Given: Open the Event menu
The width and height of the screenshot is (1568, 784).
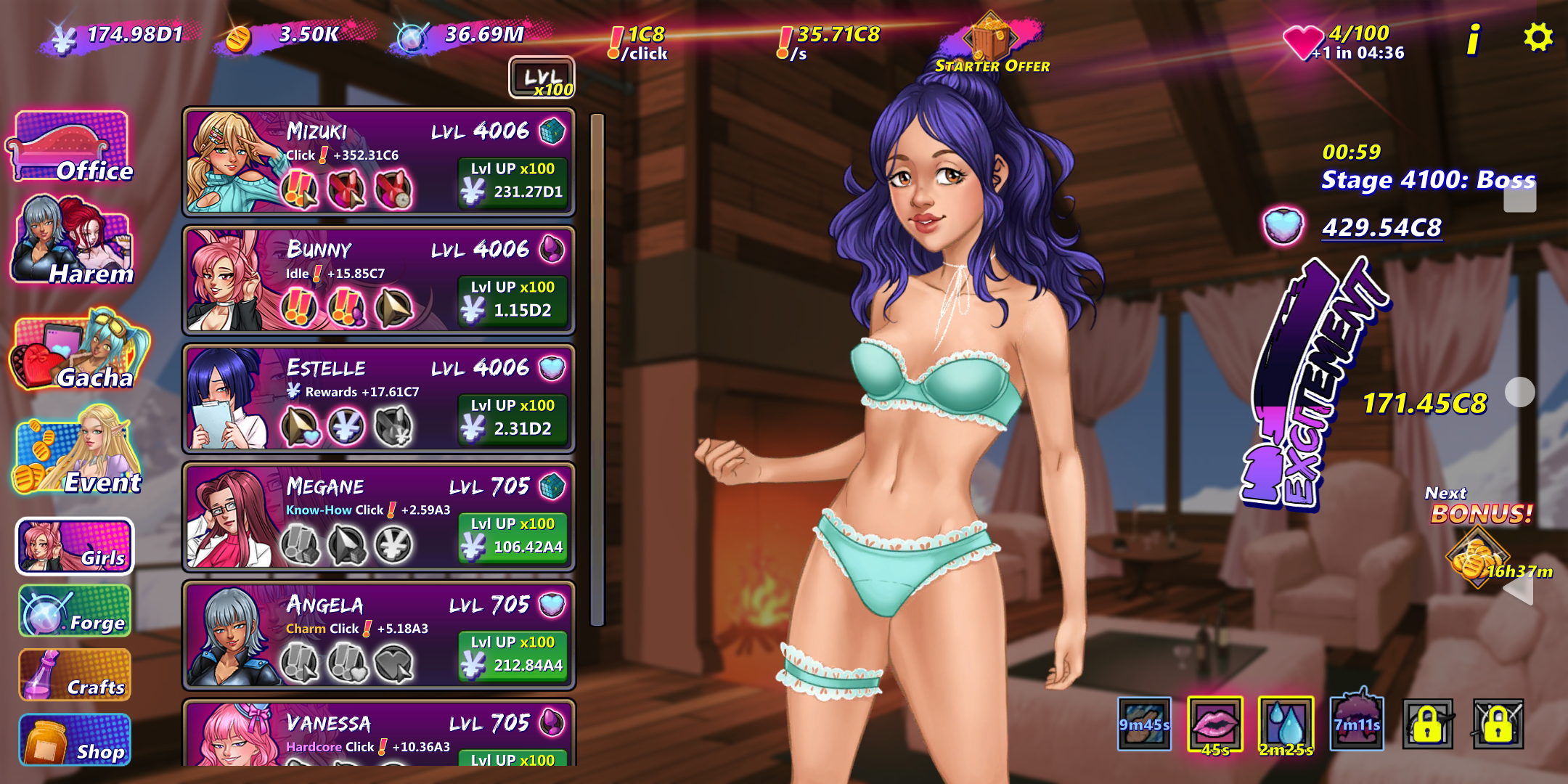Looking at the screenshot, I should coord(78,453).
